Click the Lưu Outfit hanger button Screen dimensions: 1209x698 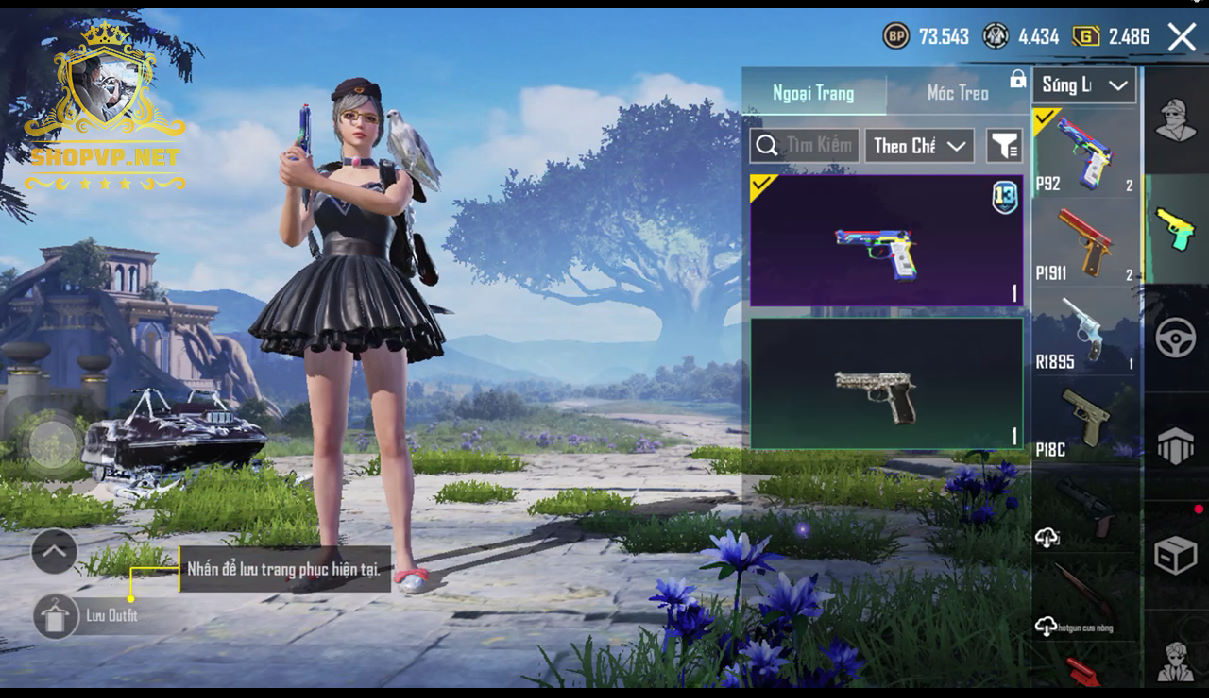pyautogui.click(x=56, y=616)
